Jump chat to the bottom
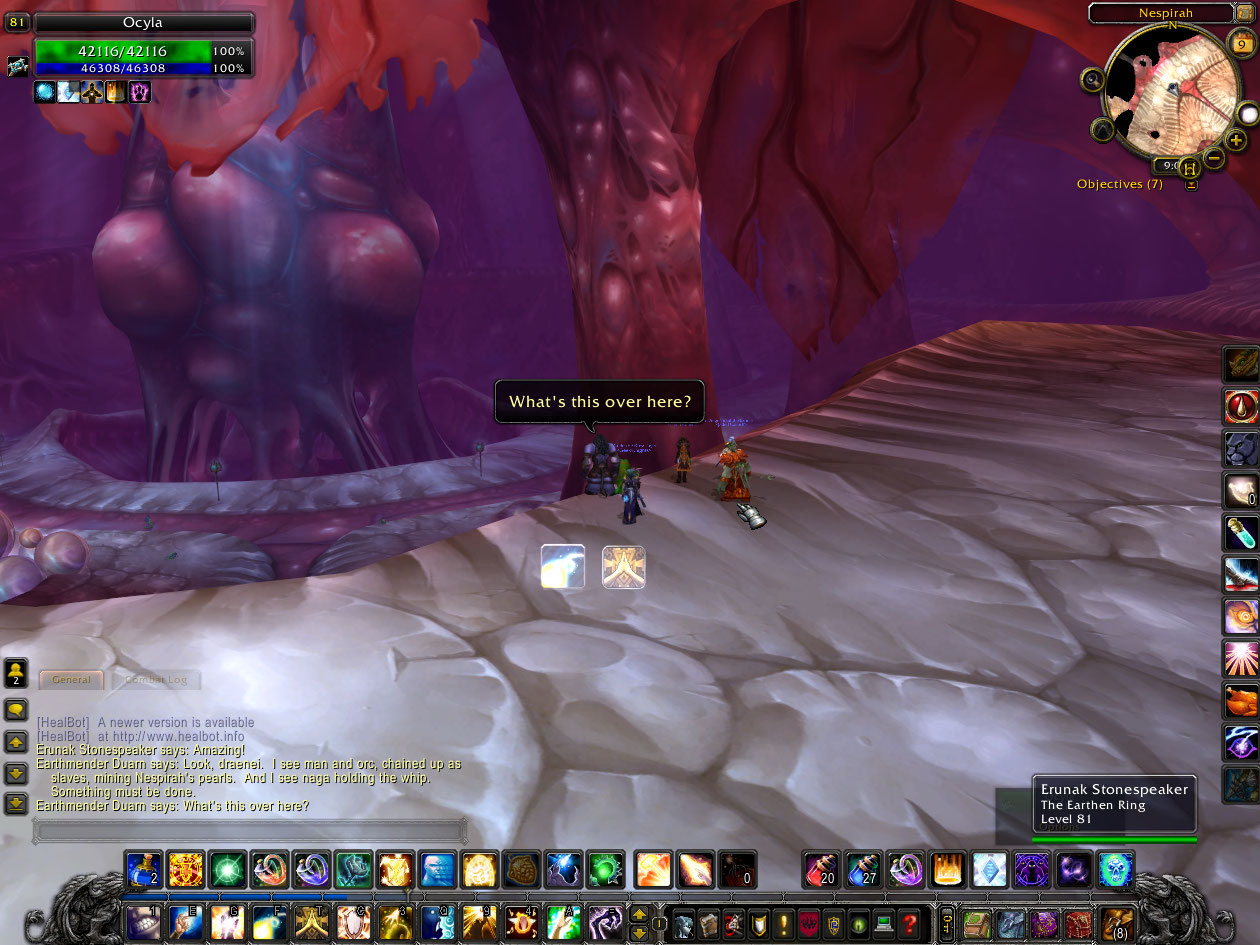Screen dimensions: 1260x945 tap(16, 803)
